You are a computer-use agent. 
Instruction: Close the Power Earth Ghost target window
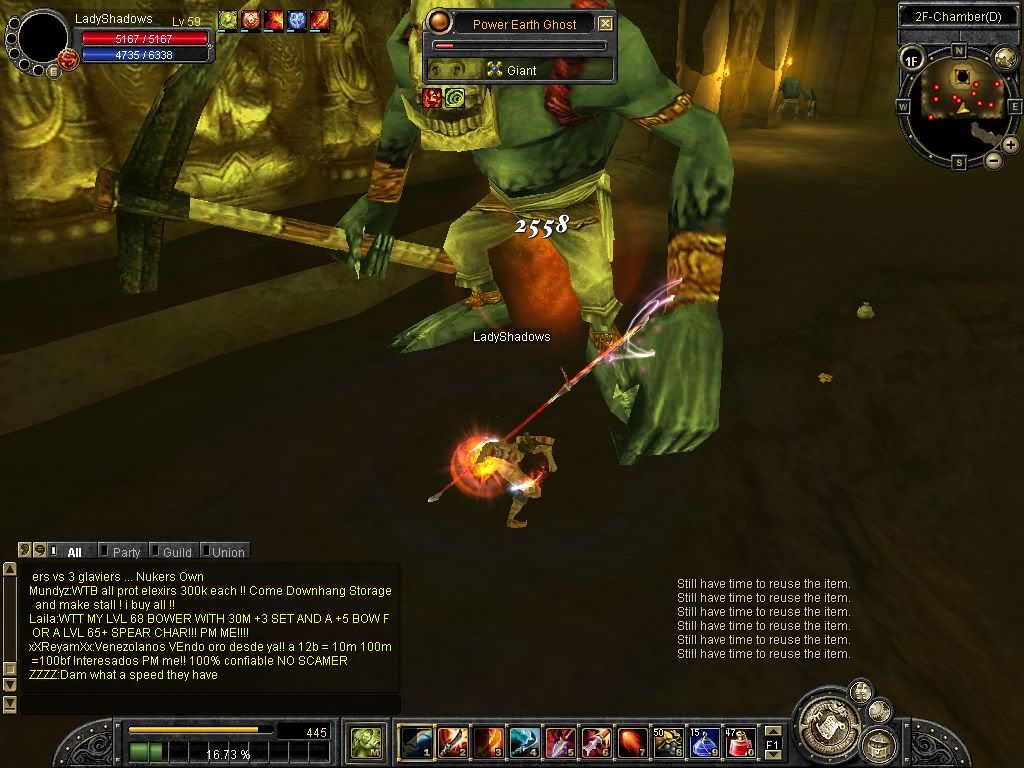(605, 24)
